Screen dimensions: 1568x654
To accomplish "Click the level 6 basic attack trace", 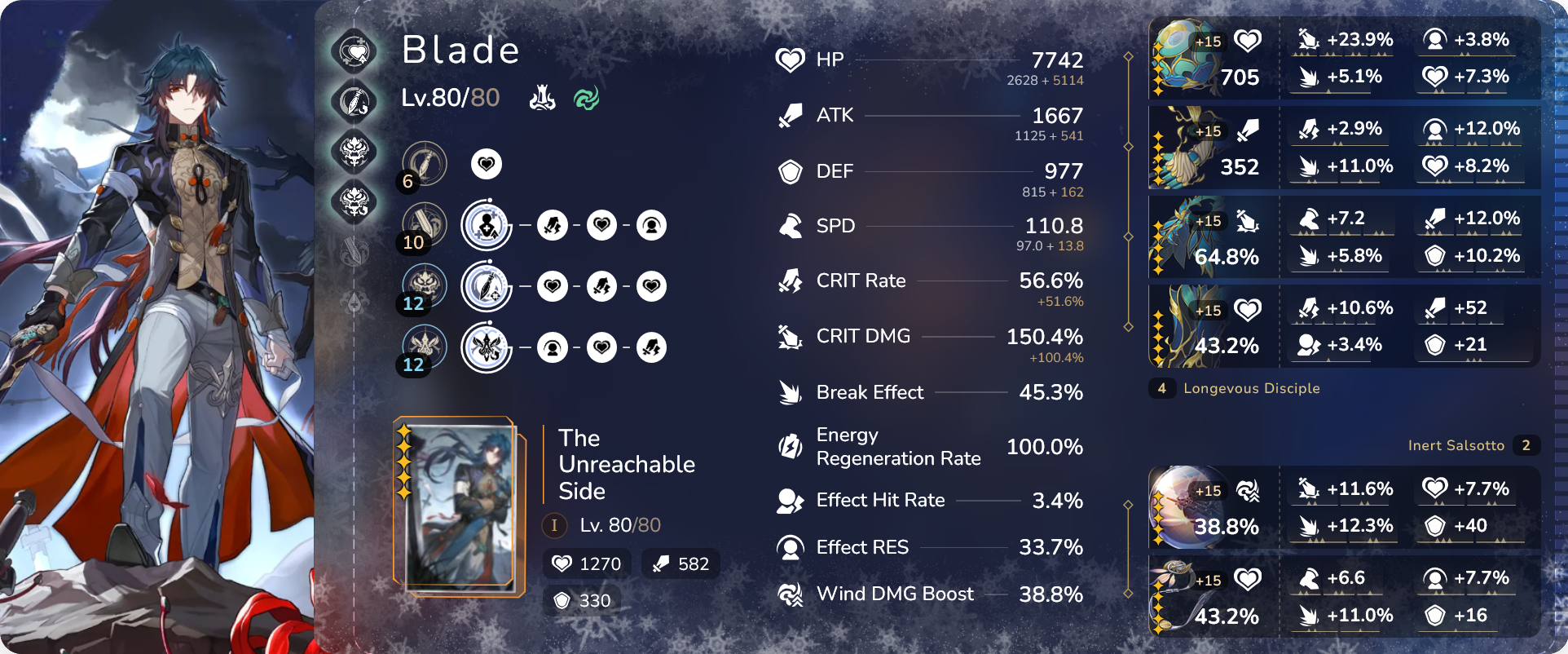I will click(424, 163).
